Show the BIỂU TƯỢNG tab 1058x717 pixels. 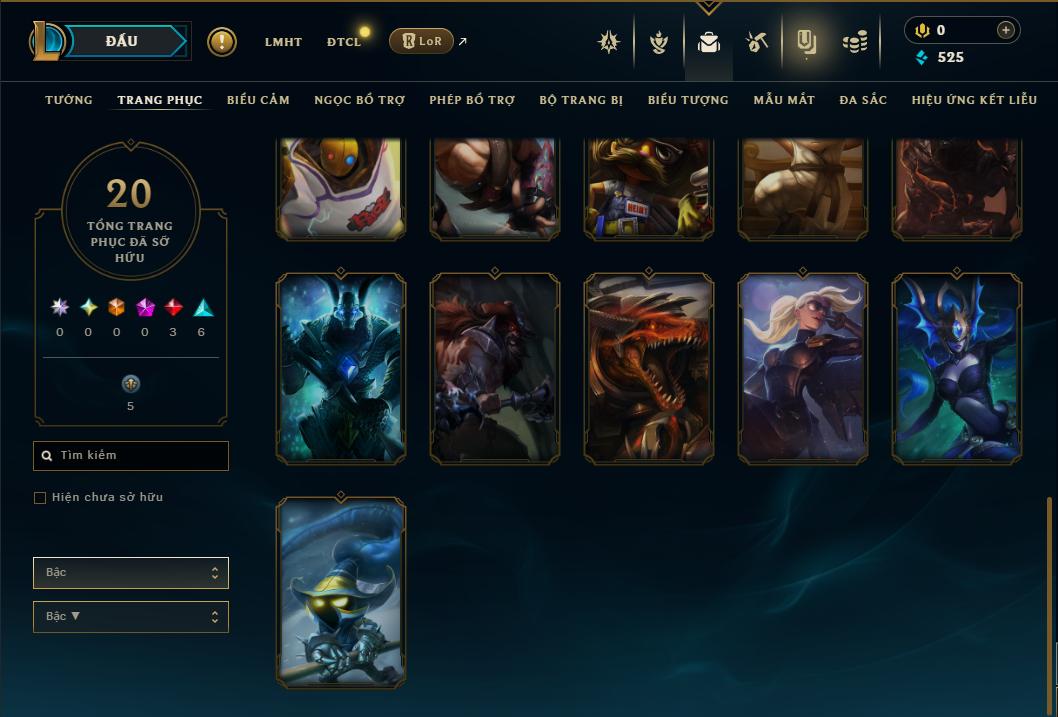(688, 100)
